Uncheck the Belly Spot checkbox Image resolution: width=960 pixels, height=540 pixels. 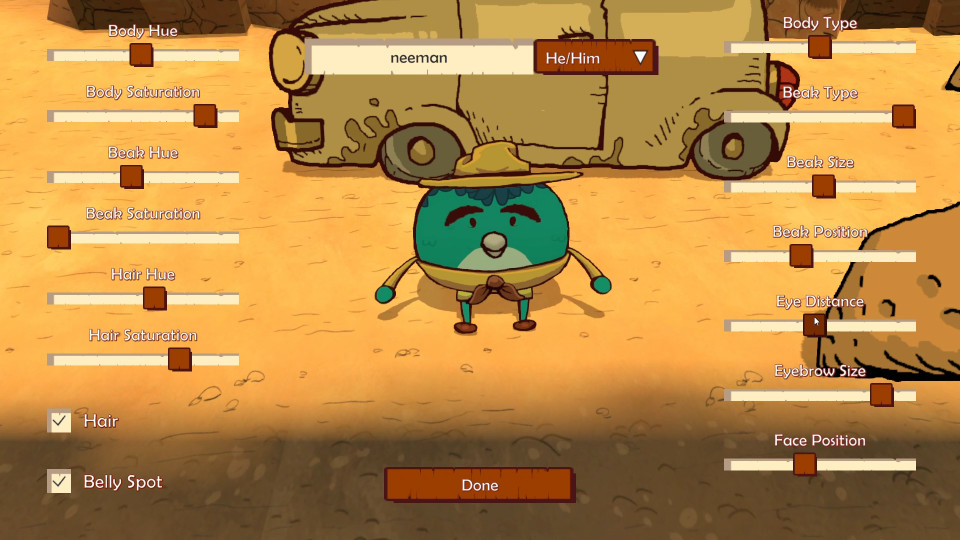coord(61,482)
